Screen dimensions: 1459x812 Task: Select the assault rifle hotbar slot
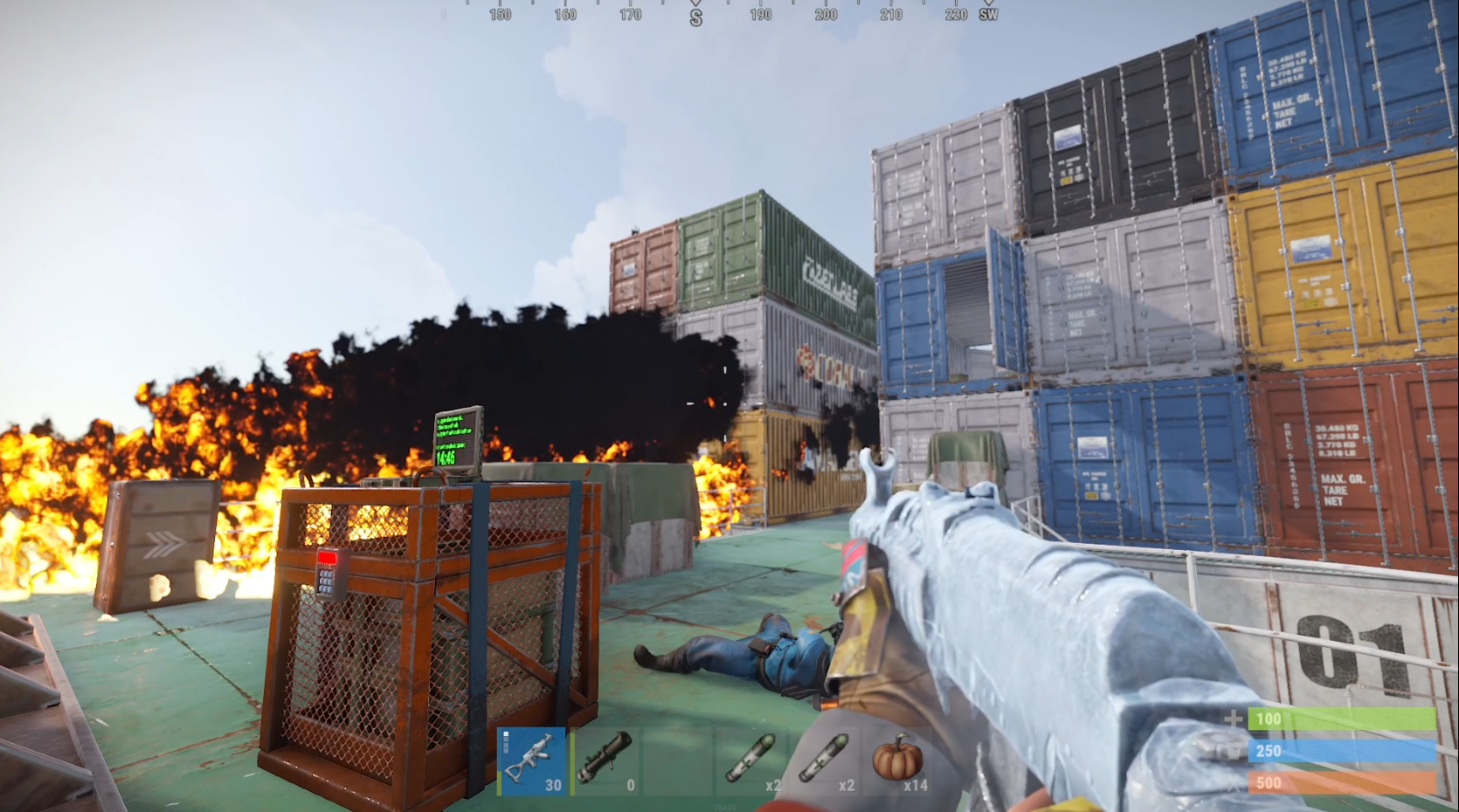pos(532,760)
